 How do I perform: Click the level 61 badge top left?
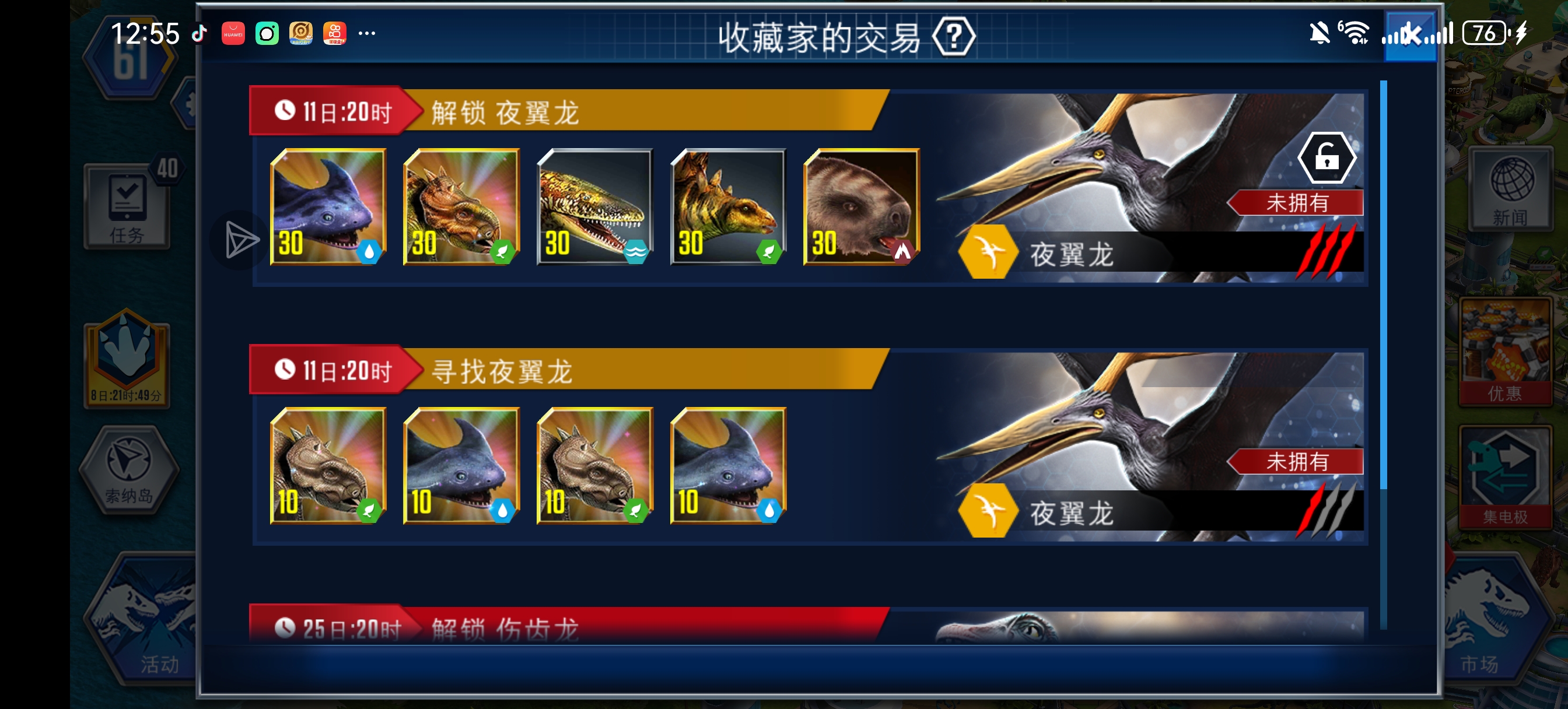[131, 58]
